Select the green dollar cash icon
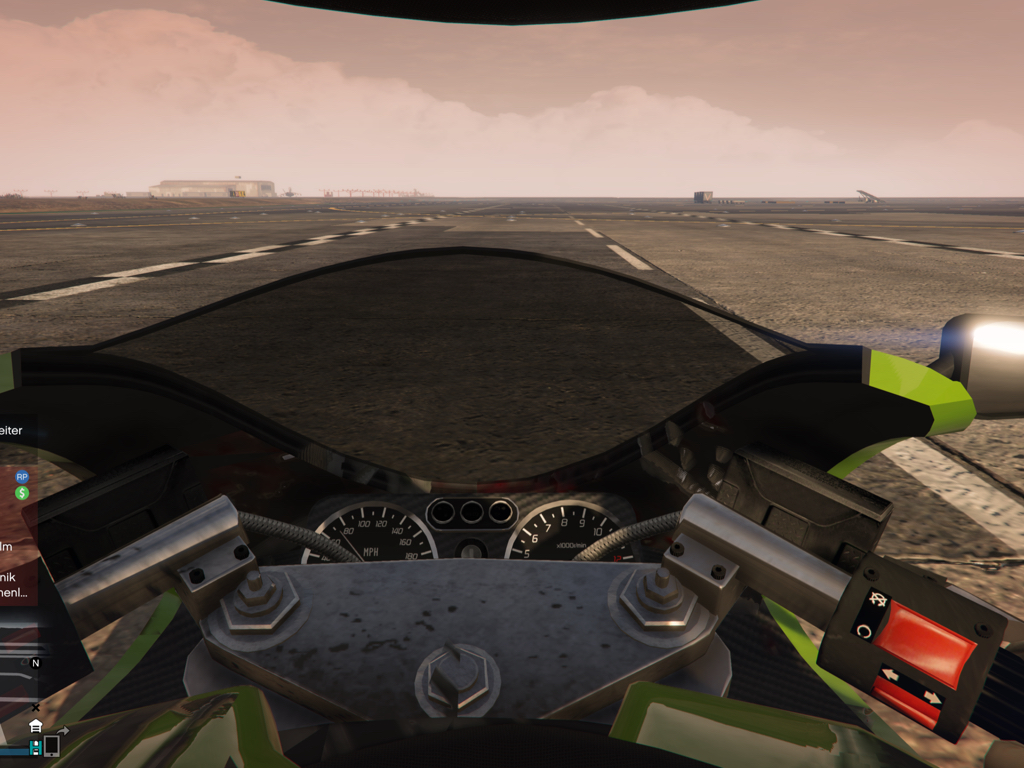 [x=22, y=493]
